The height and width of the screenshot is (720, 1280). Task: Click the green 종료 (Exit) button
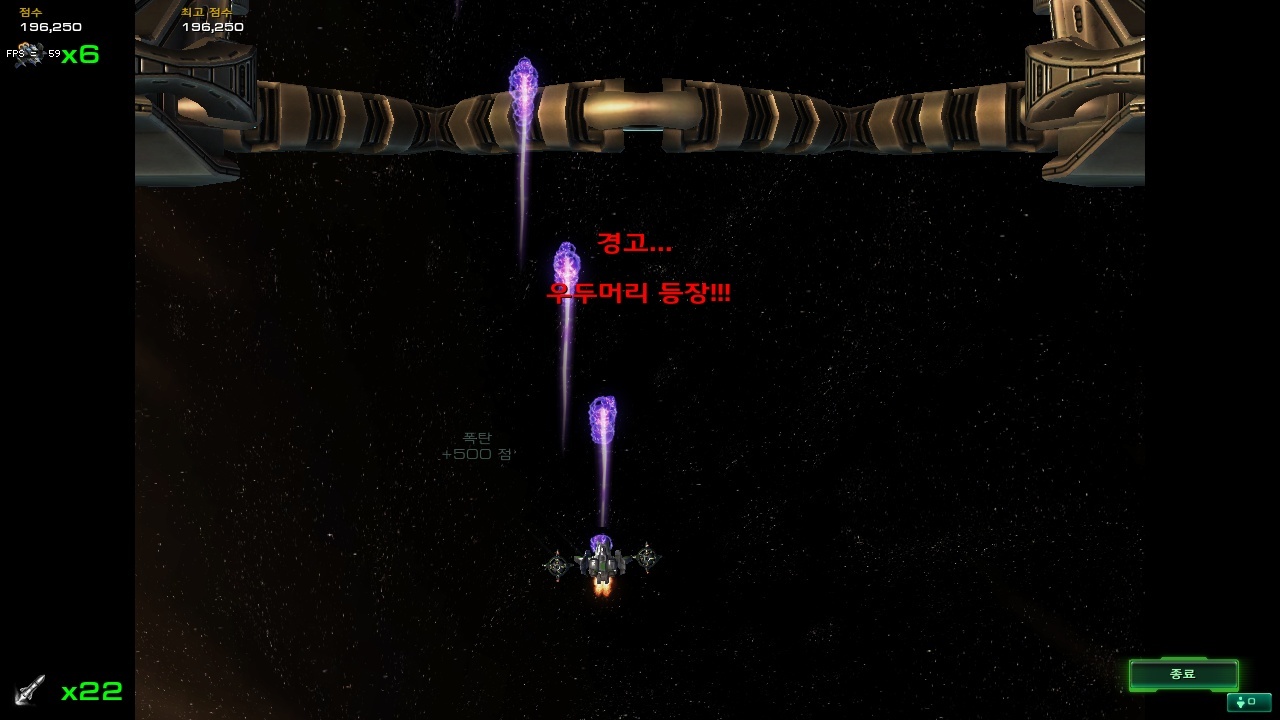[x=1183, y=674]
